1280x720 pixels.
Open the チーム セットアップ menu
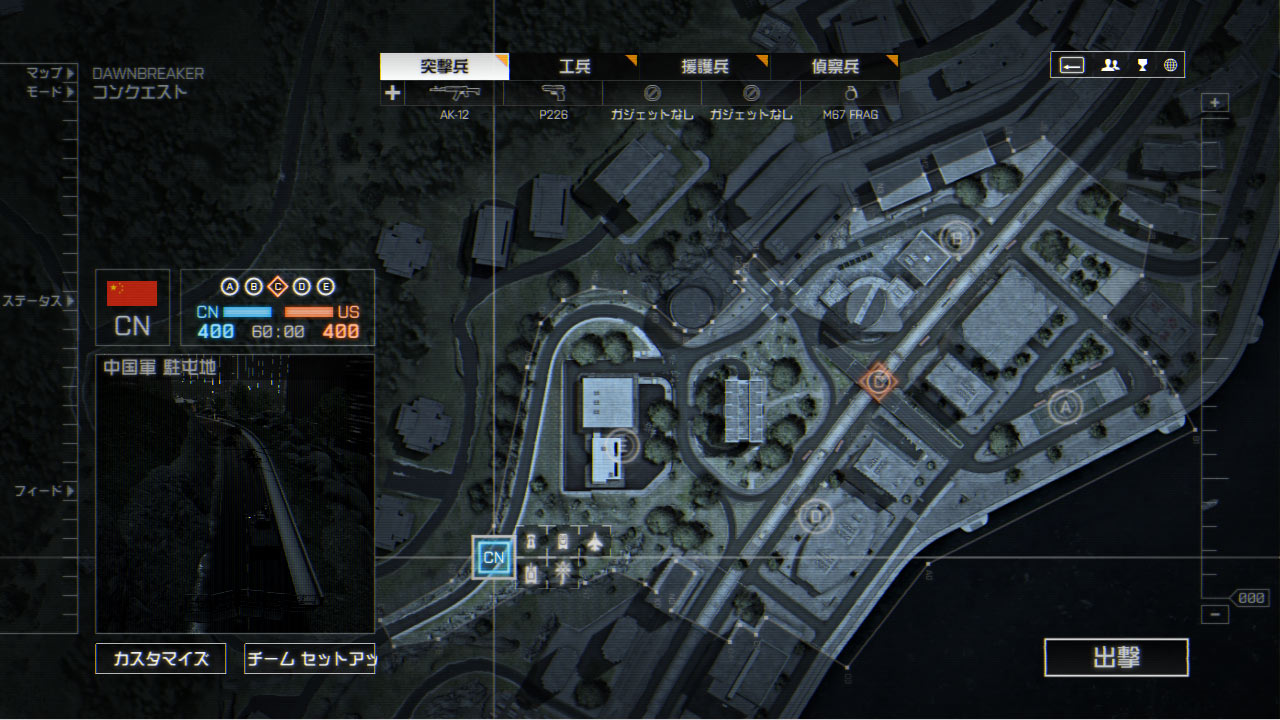(309, 659)
